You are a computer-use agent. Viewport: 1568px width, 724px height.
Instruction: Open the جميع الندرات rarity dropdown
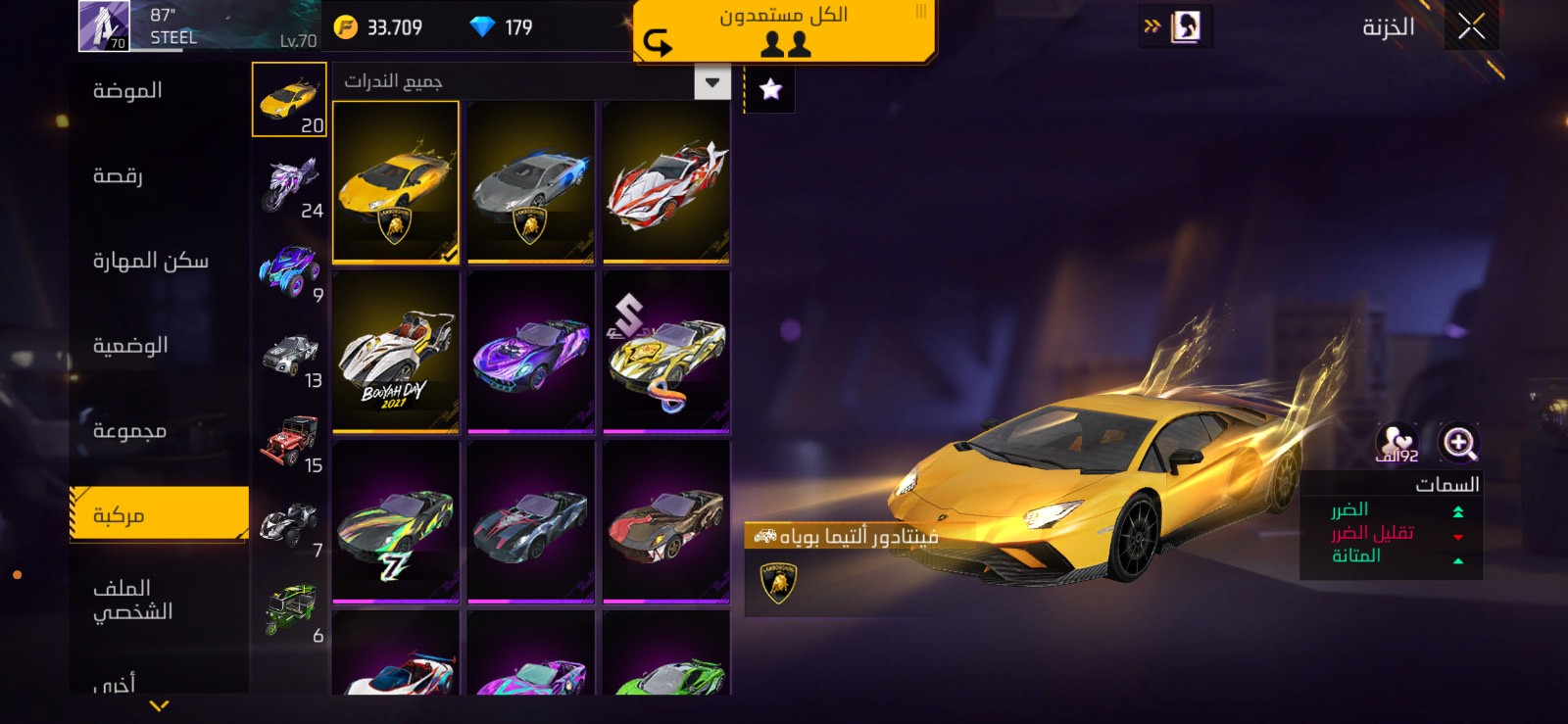point(711,82)
